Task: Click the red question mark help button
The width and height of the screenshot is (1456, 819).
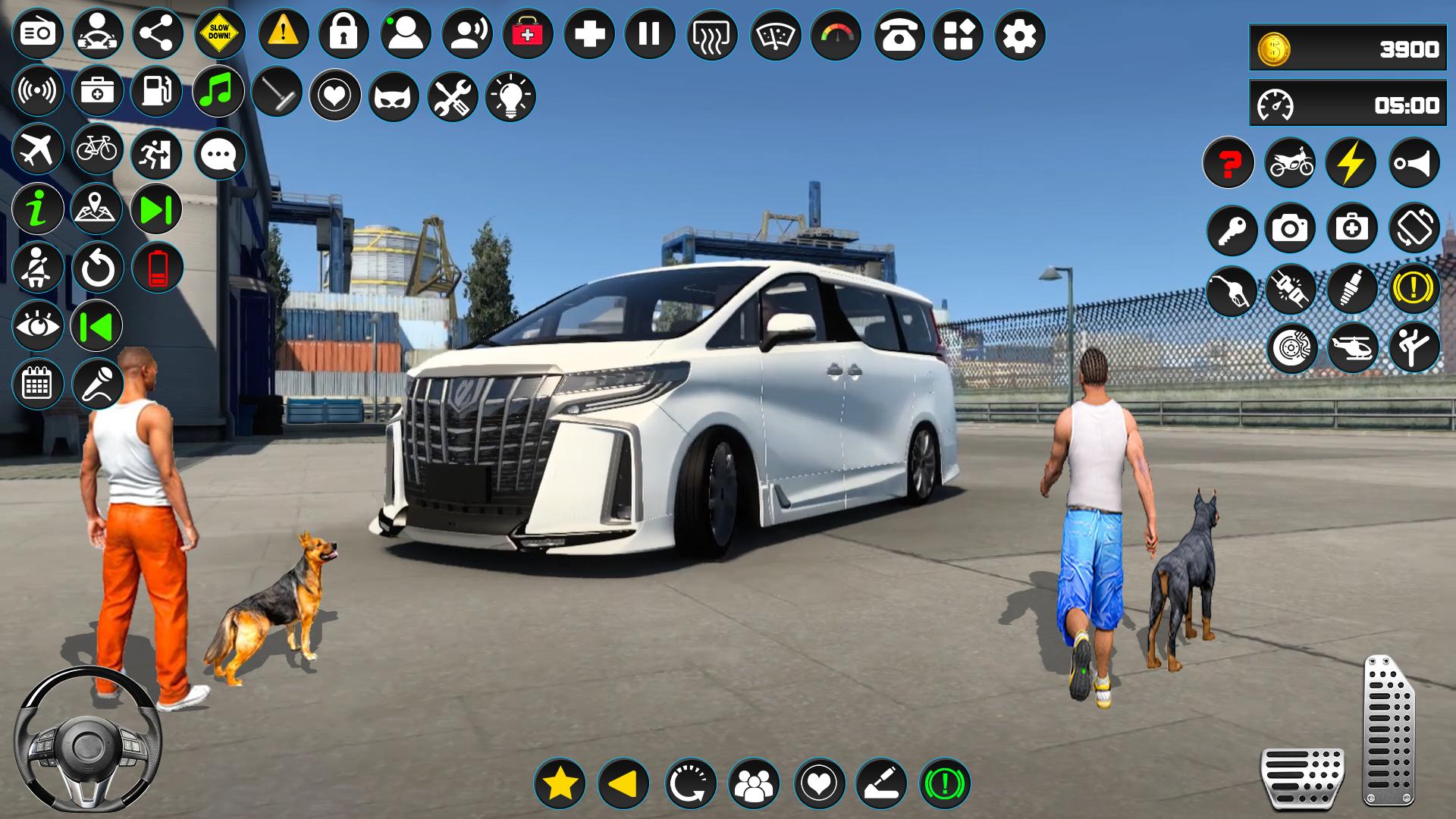Action: pos(1228,162)
